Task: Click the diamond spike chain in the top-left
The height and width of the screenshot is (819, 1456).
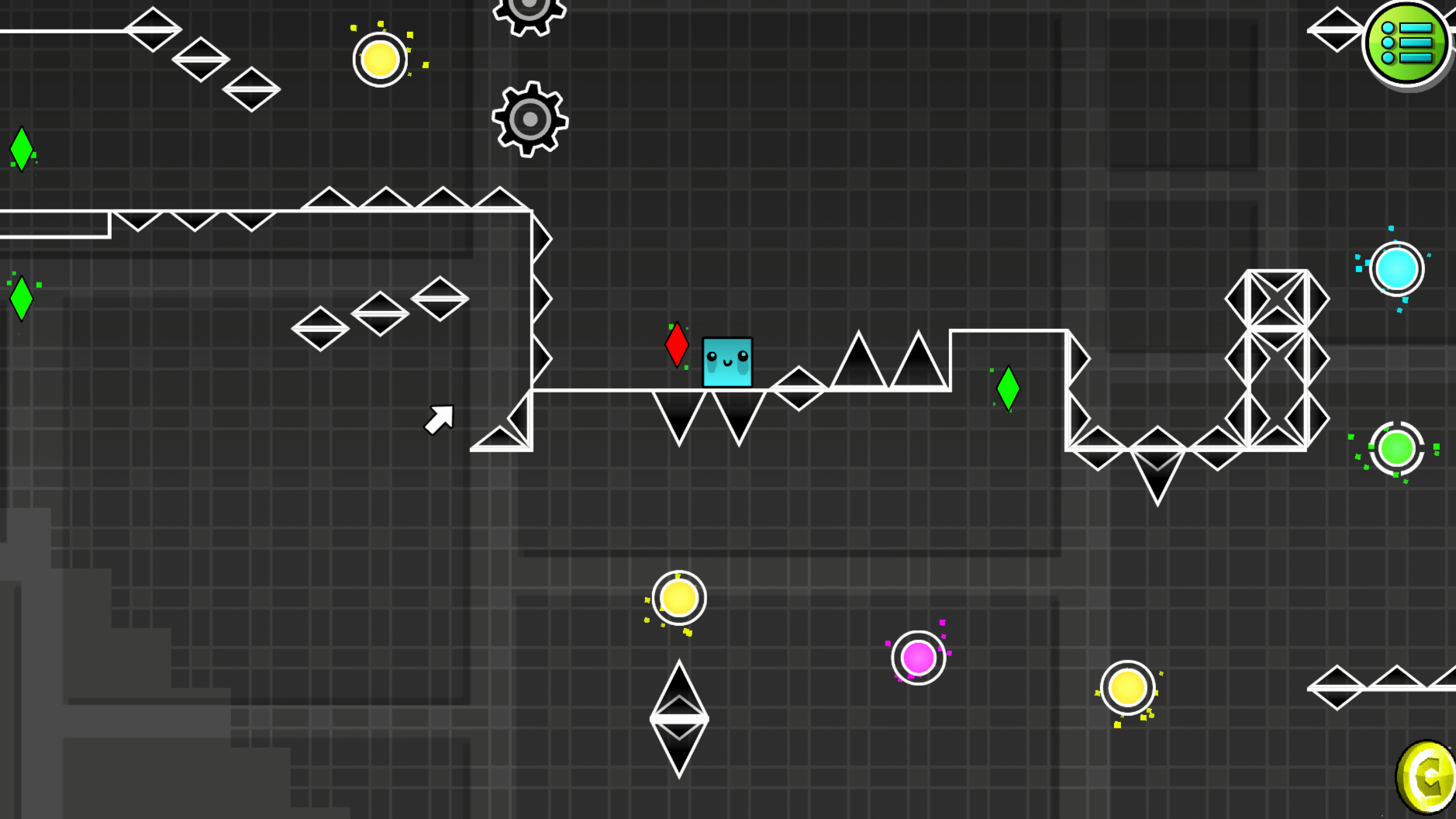Action: [x=203, y=57]
